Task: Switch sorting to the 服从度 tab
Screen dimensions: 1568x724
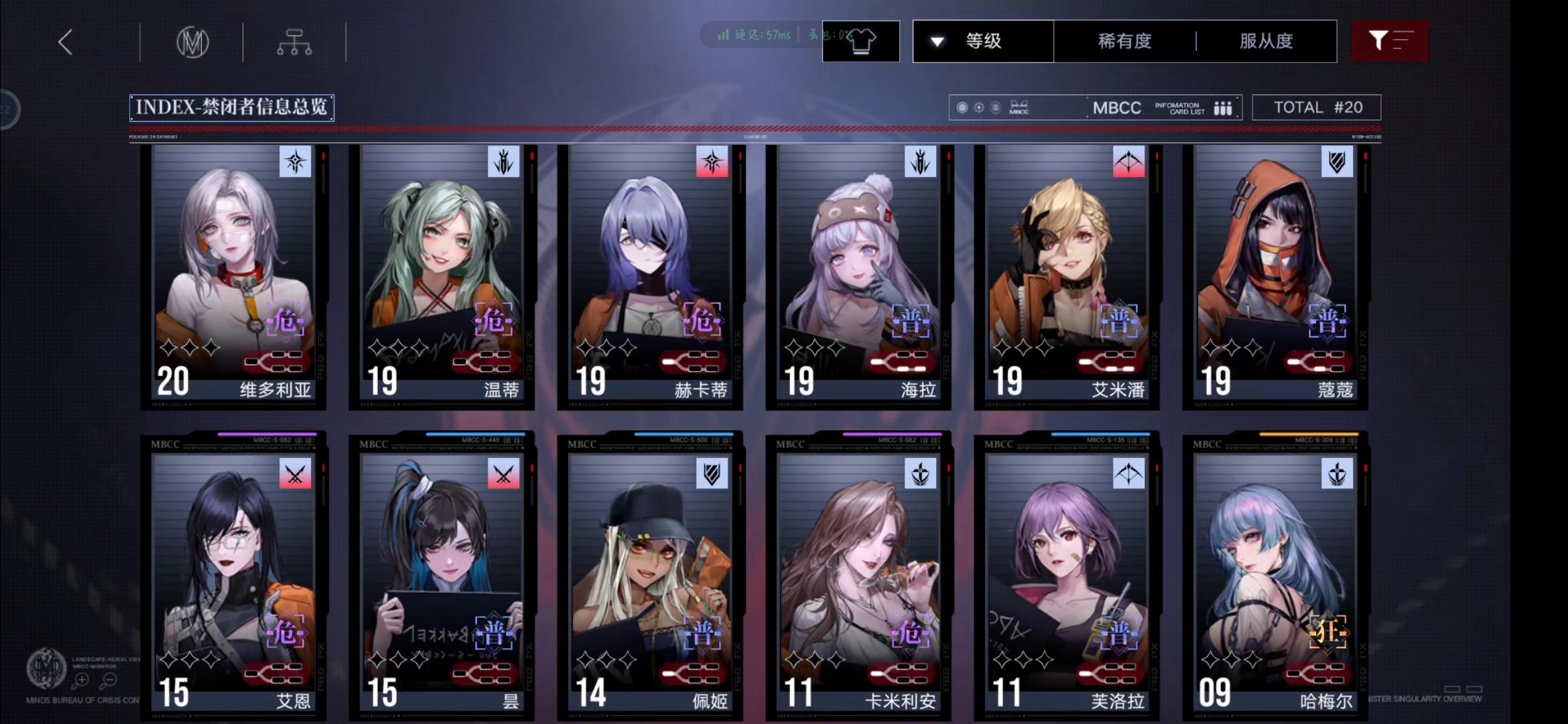Action: coord(1265,41)
